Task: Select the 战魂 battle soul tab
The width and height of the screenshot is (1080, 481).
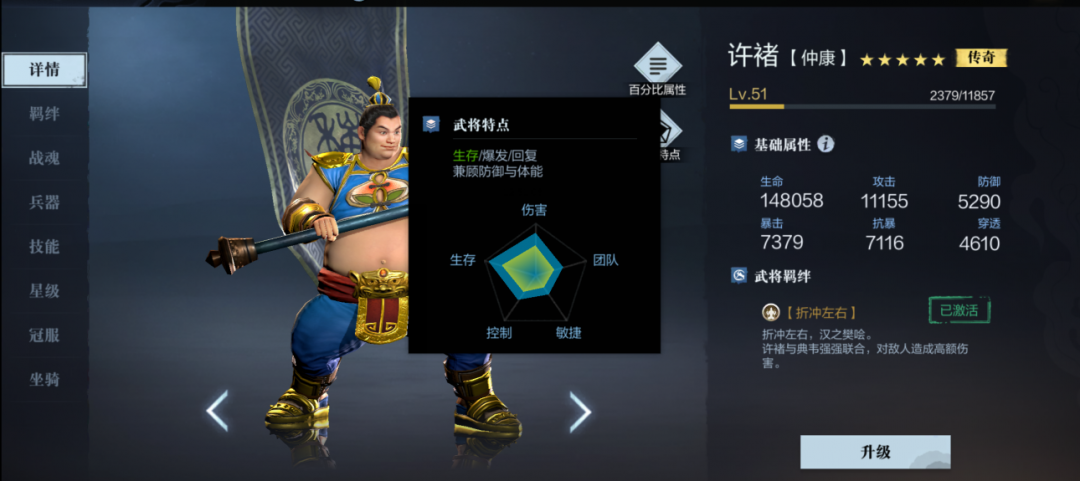Action: point(44,158)
